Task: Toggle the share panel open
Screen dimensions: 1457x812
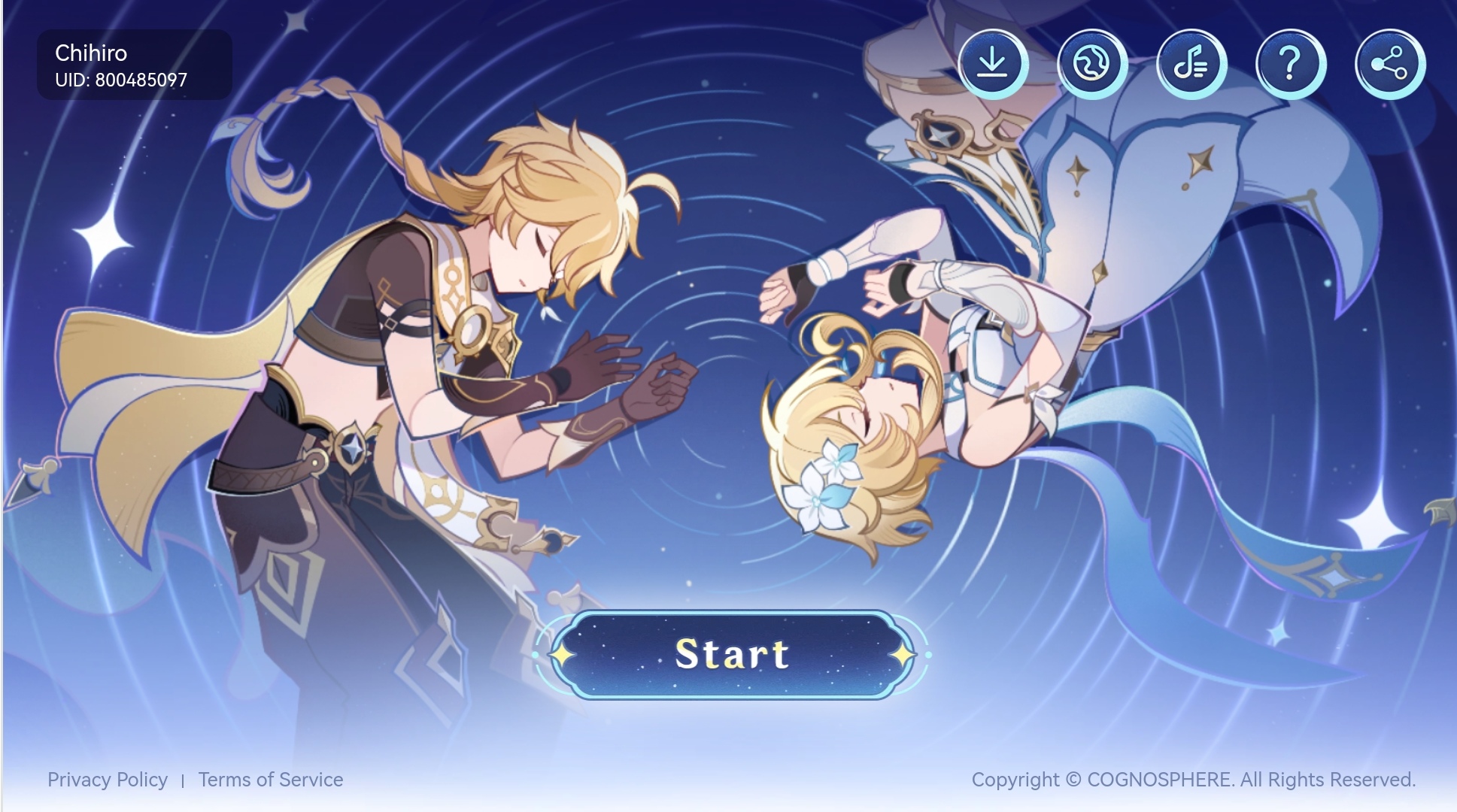Action: [x=1390, y=63]
